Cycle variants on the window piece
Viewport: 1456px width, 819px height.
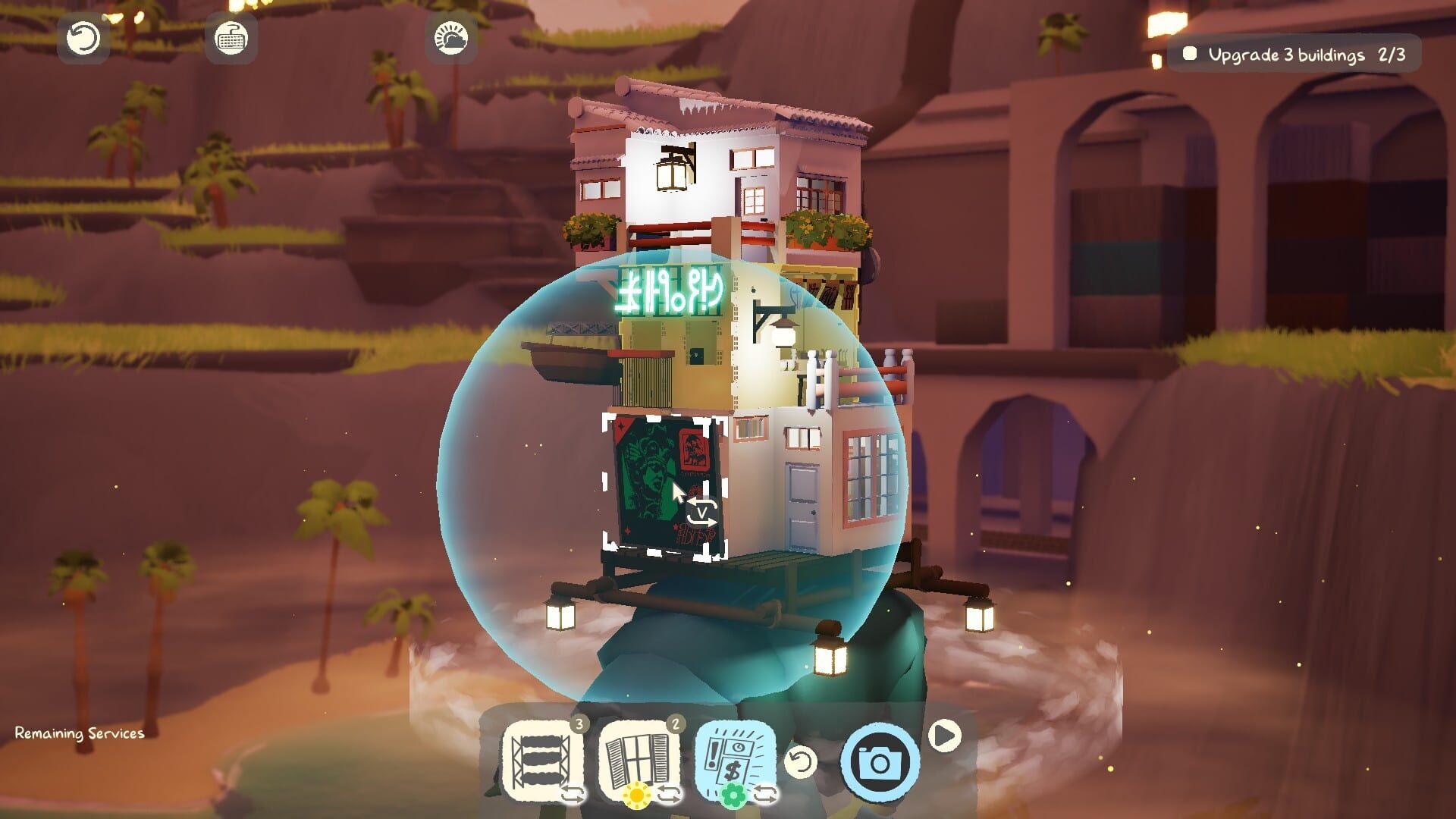[x=668, y=792]
